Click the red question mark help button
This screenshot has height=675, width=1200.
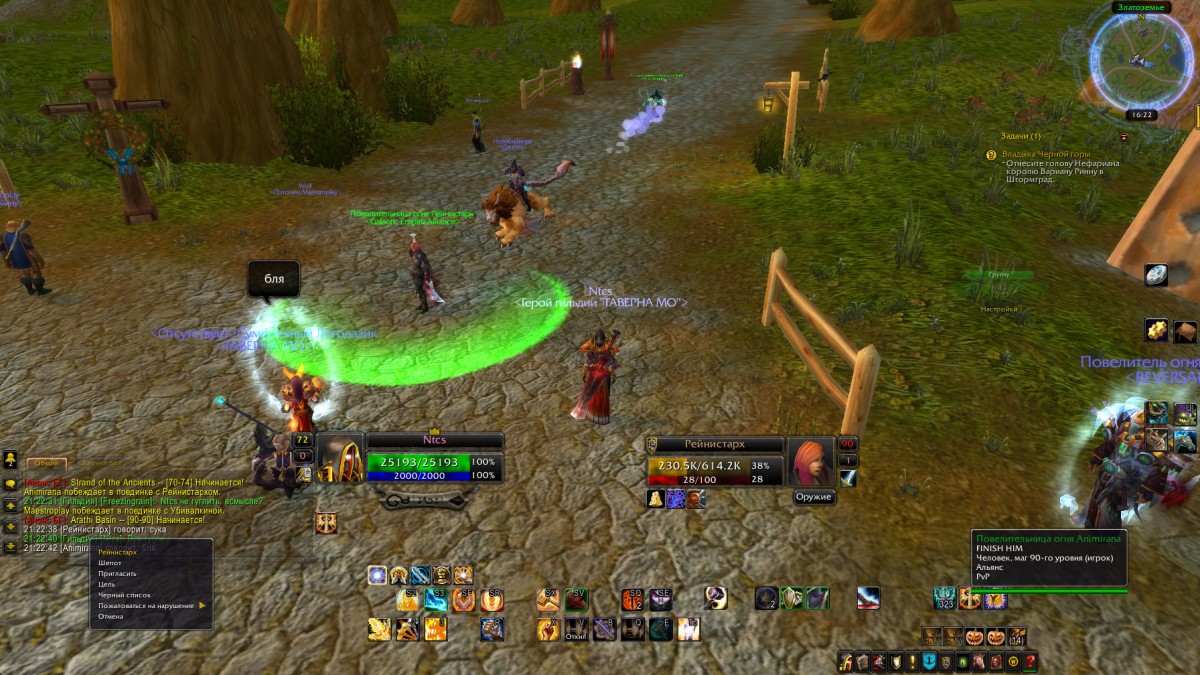(1030, 661)
